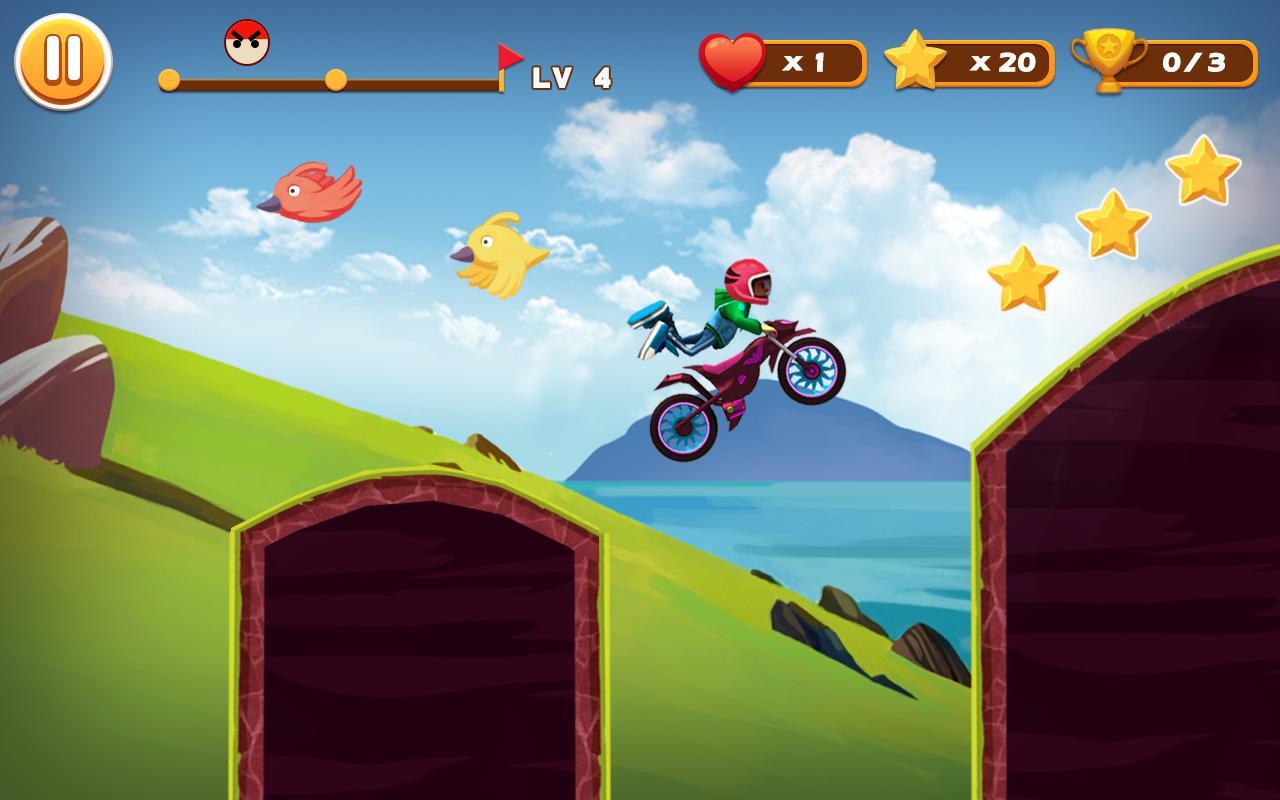This screenshot has height=800, width=1280.
Task: Tap the red flying bird
Action: coord(310,192)
